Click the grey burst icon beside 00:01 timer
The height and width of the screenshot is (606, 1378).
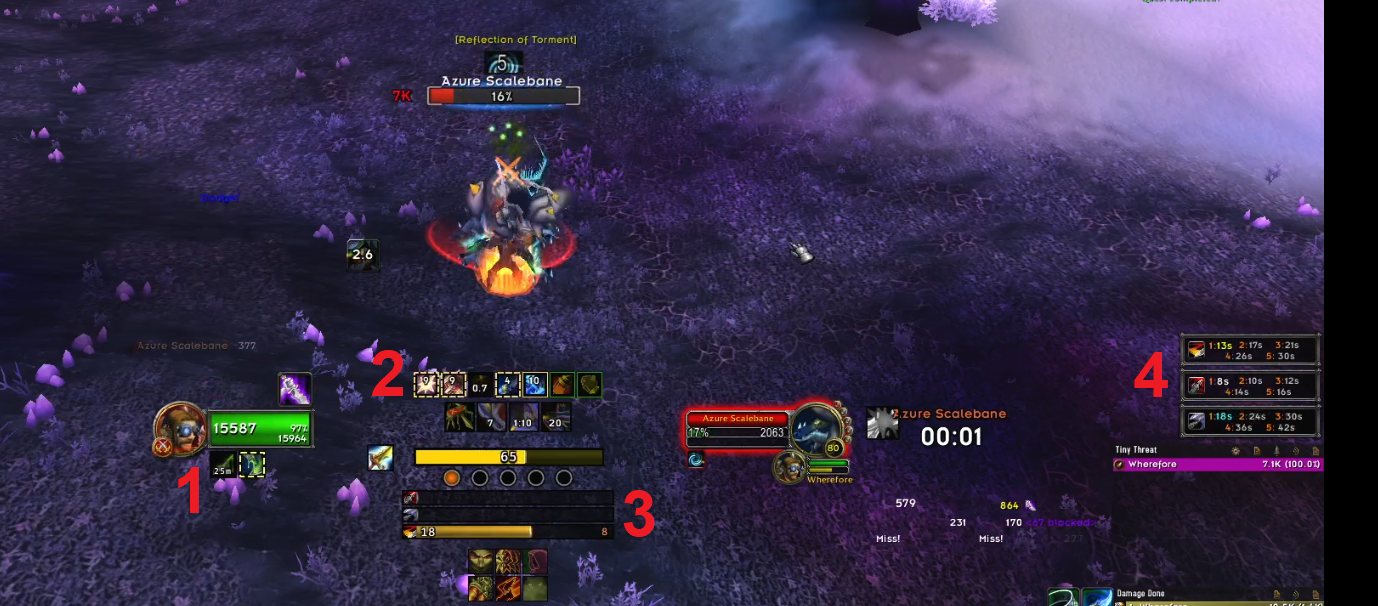pyautogui.click(x=882, y=423)
